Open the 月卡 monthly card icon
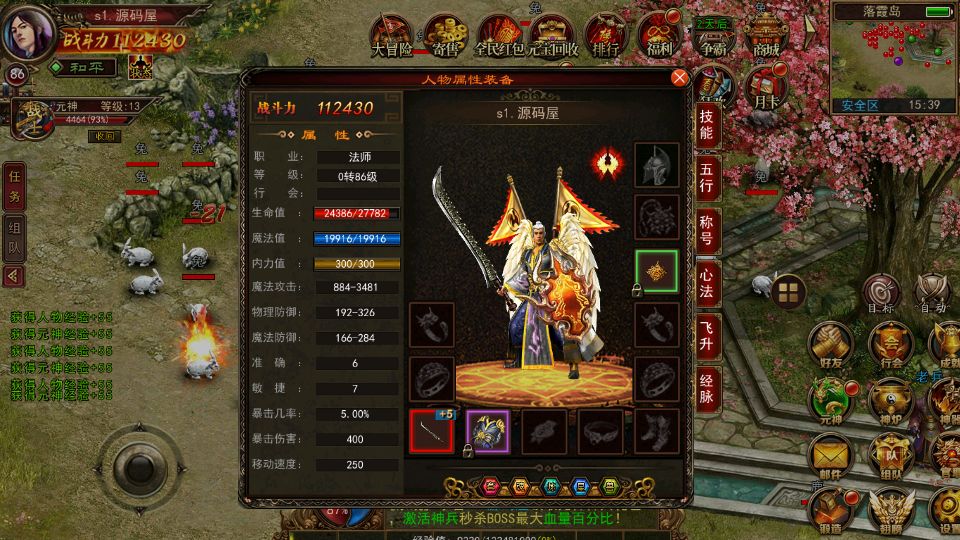This screenshot has width=960, height=540. tap(766, 86)
